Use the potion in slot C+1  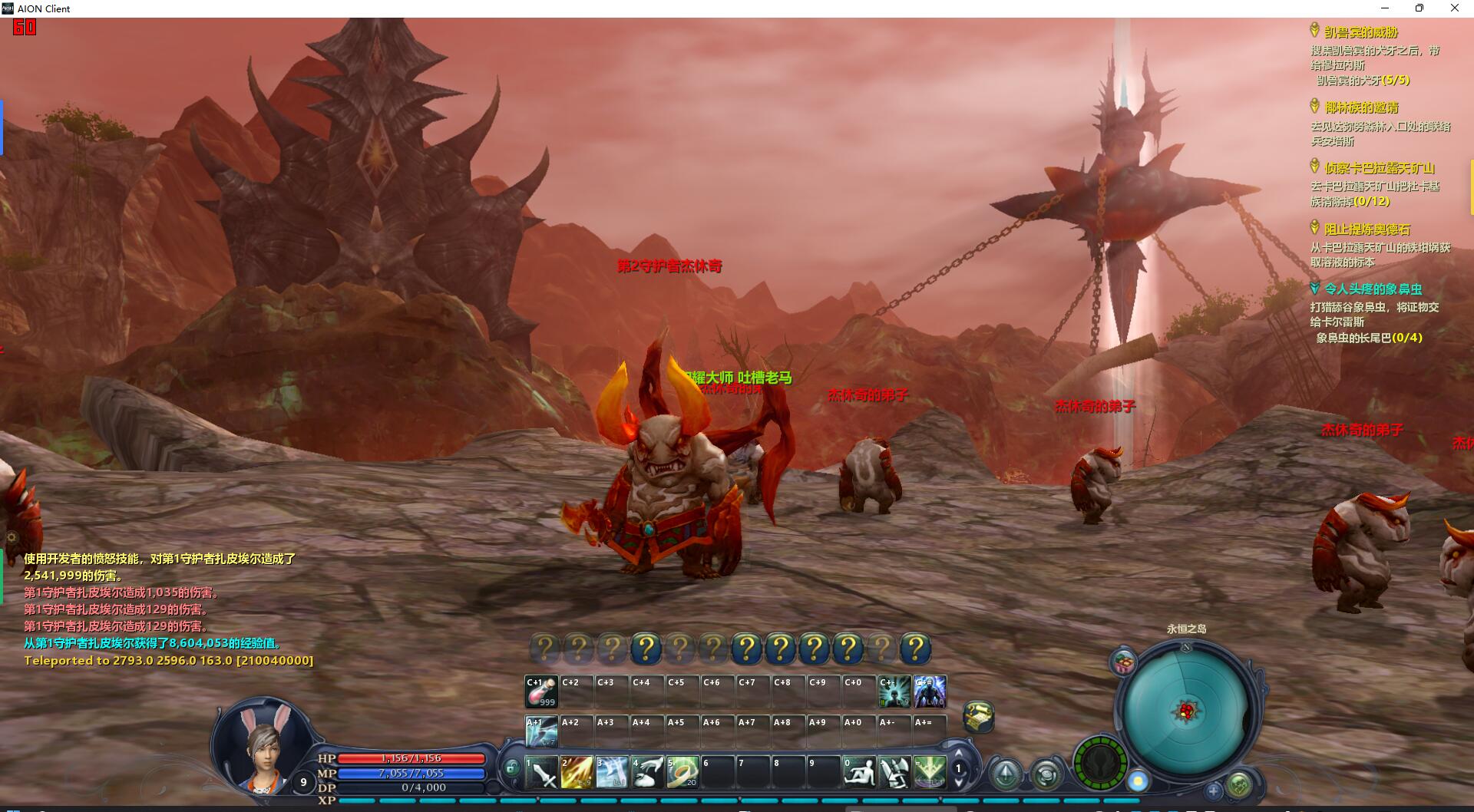tap(541, 692)
